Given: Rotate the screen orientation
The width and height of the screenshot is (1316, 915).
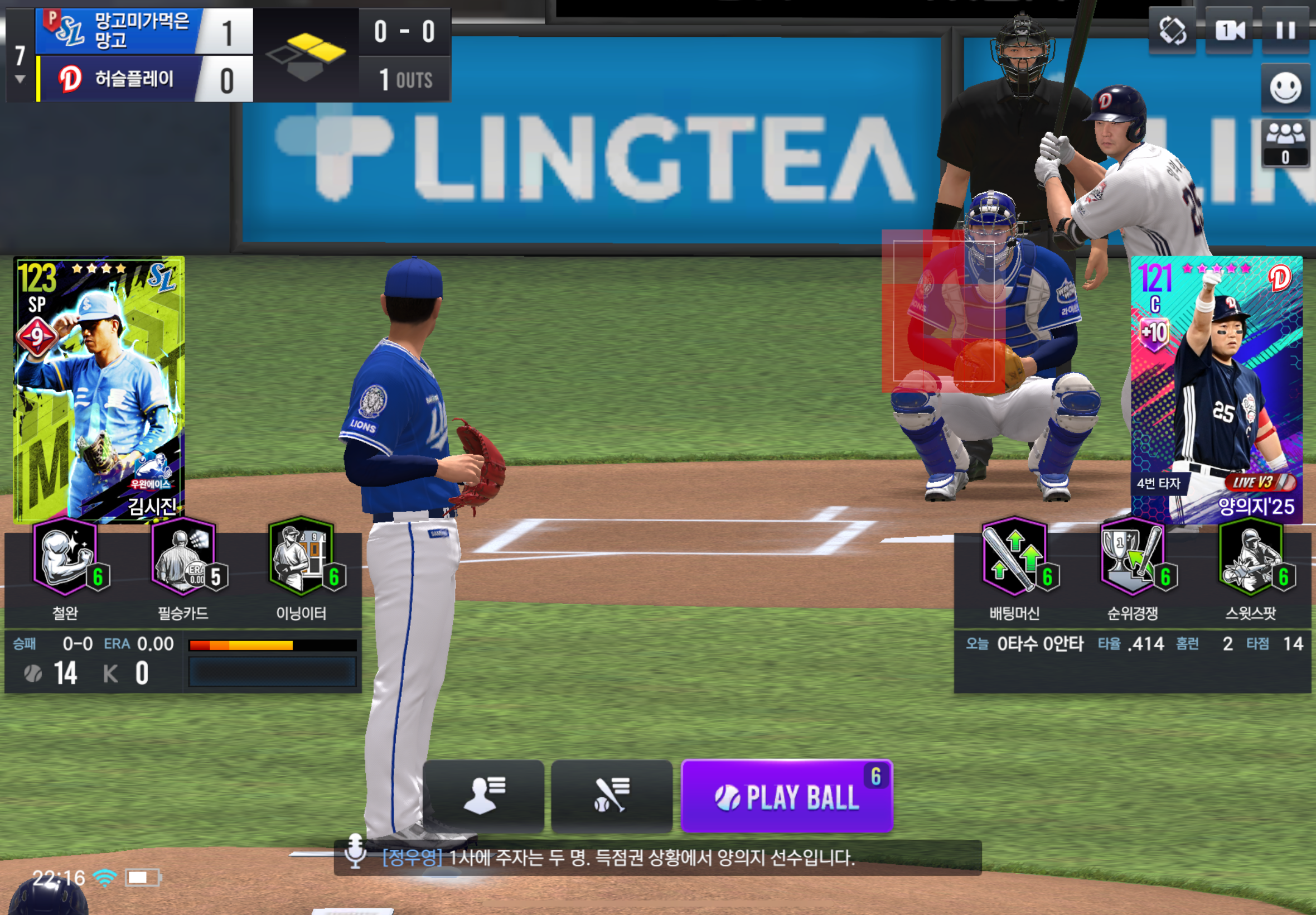Looking at the screenshot, I should [x=1172, y=30].
